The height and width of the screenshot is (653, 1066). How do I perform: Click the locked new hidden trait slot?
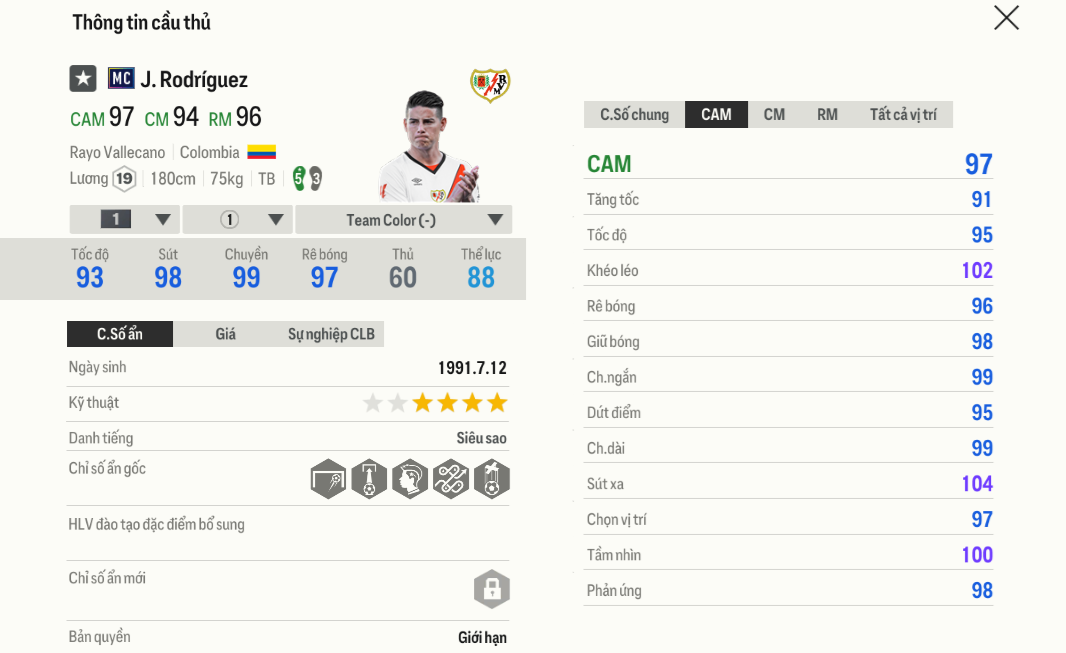[492, 590]
